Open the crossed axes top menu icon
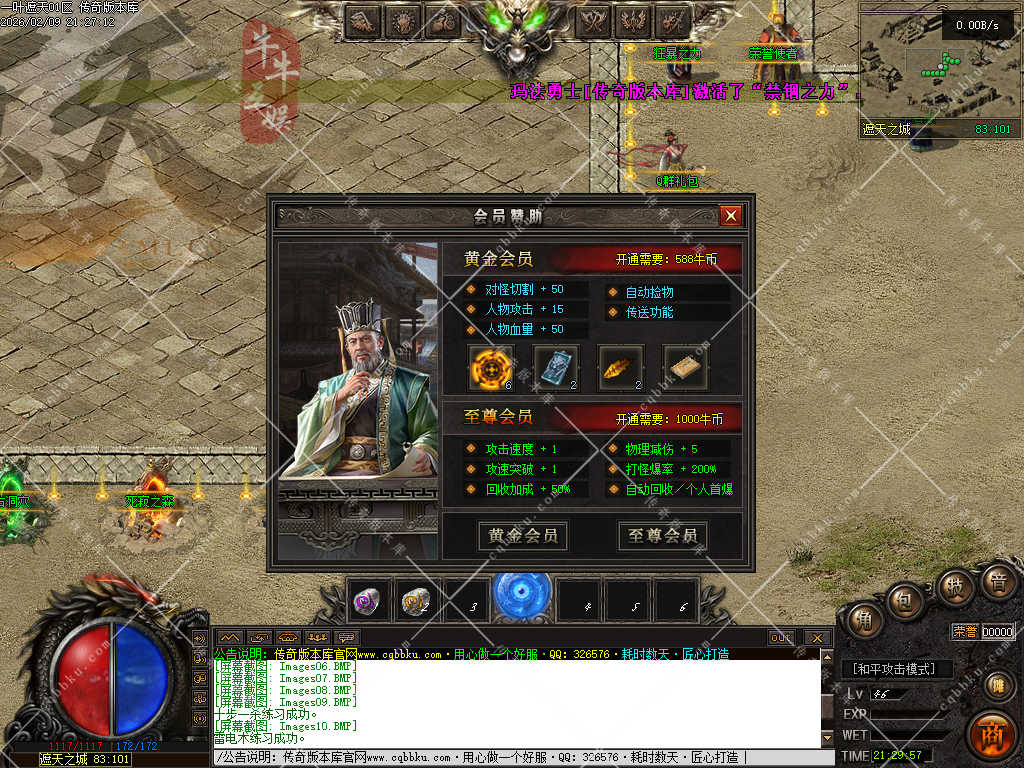The image size is (1024, 768). [595, 20]
